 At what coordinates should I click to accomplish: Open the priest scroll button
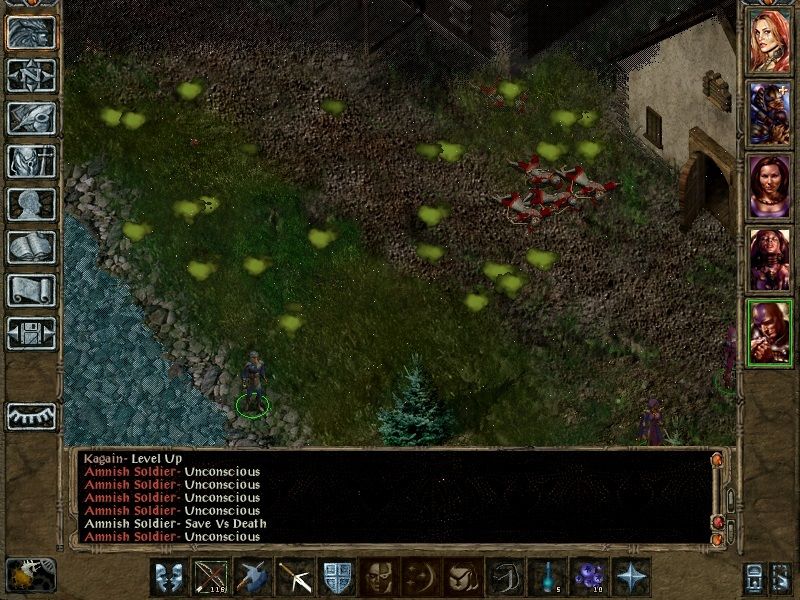31,290
